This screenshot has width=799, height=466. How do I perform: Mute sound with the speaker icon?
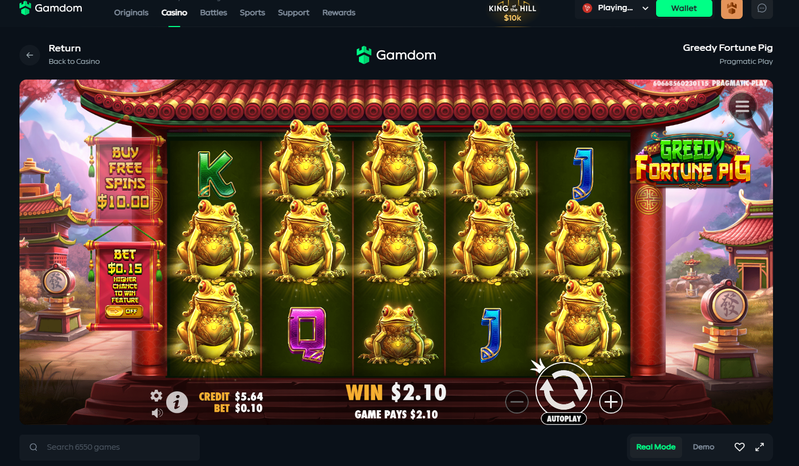[156, 412]
